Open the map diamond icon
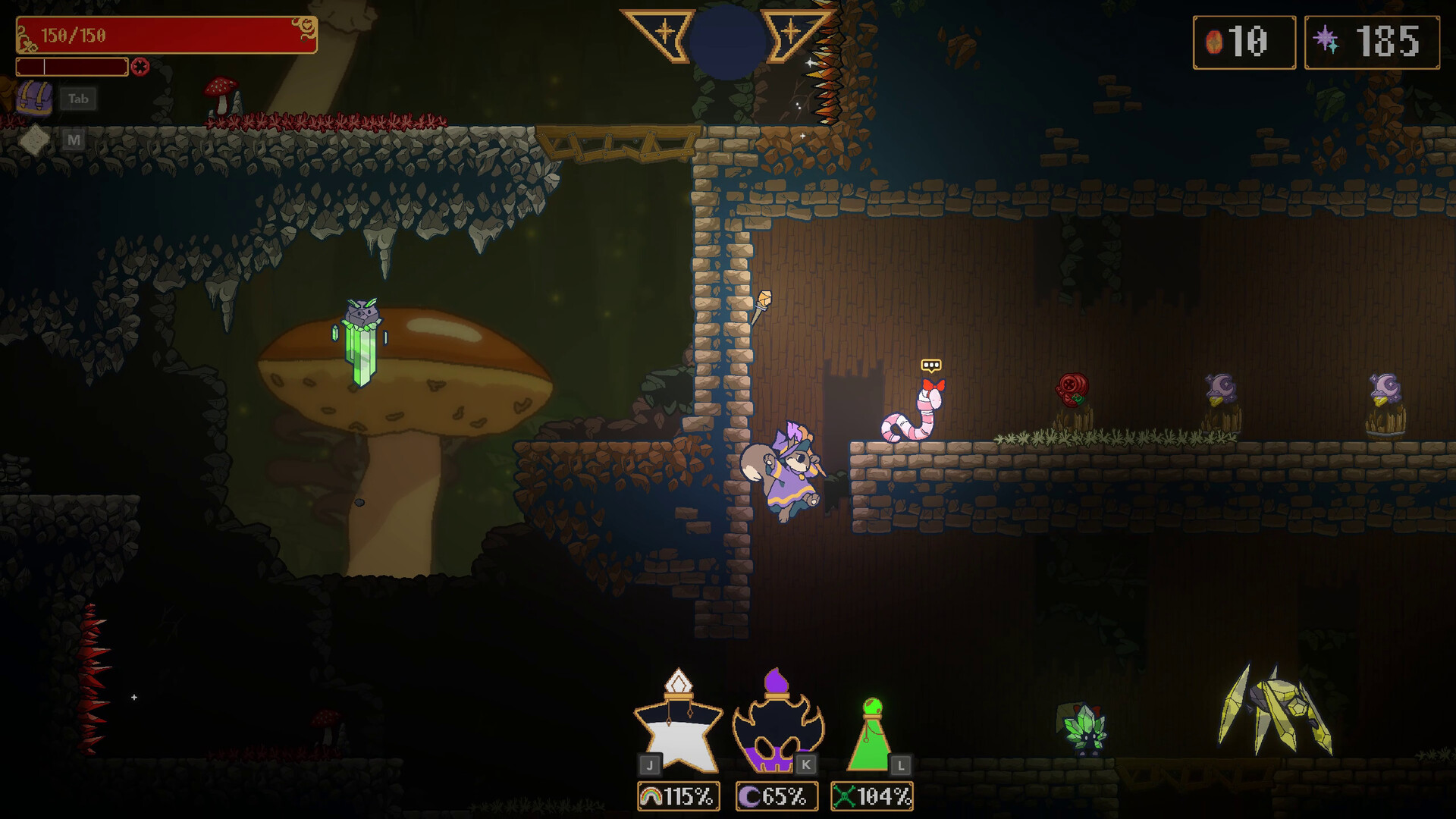The width and height of the screenshot is (1456, 819). pyautogui.click(x=34, y=140)
